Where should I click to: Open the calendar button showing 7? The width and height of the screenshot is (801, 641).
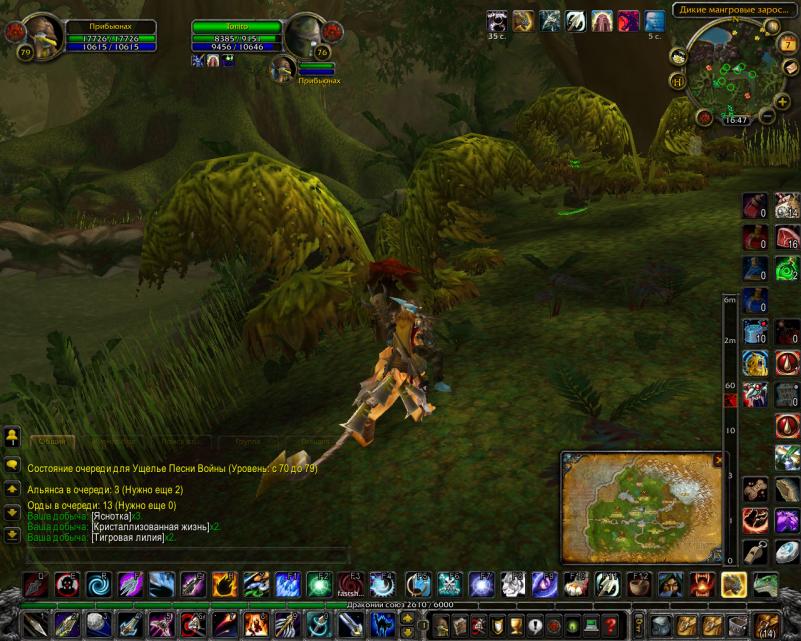click(x=790, y=44)
